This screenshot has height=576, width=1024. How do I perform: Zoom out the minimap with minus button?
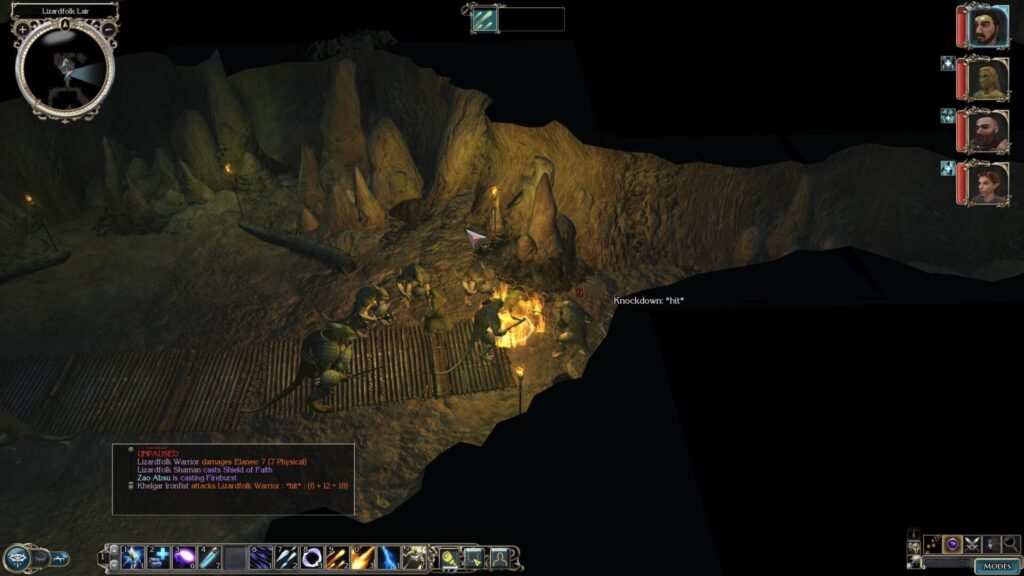[108, 29]
